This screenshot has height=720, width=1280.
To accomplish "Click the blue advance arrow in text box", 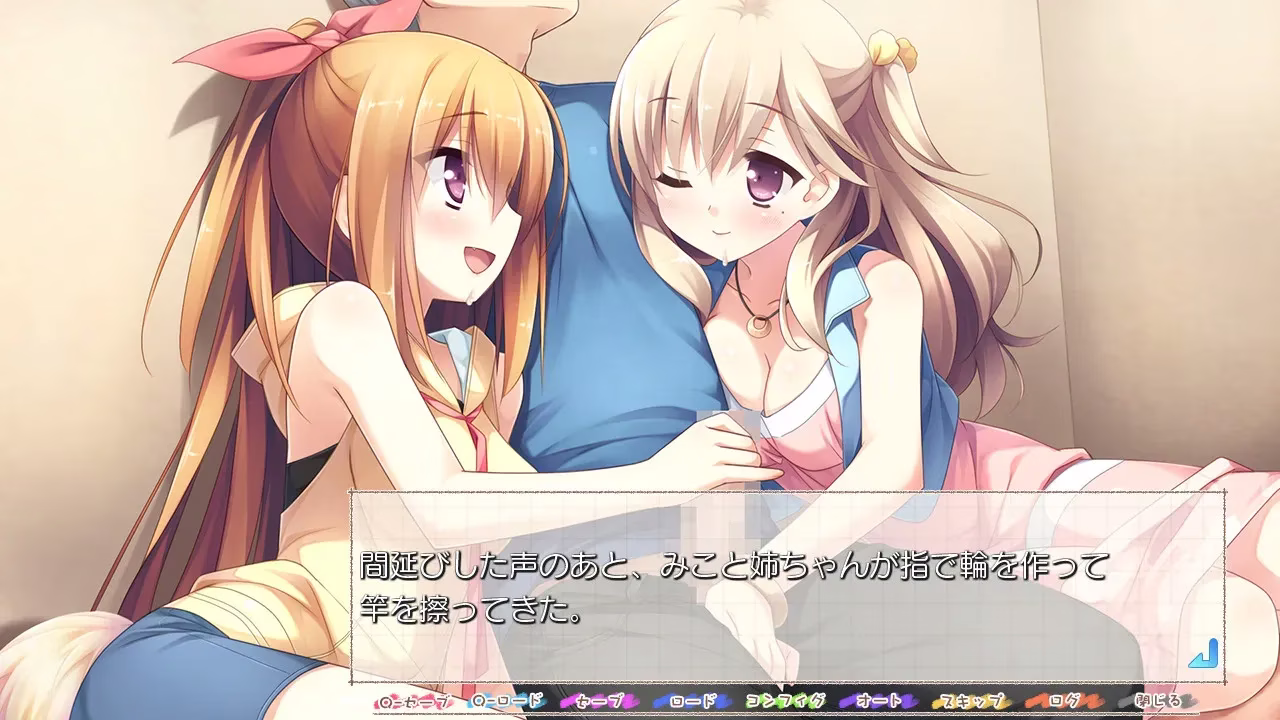I will pos(1202,655).
